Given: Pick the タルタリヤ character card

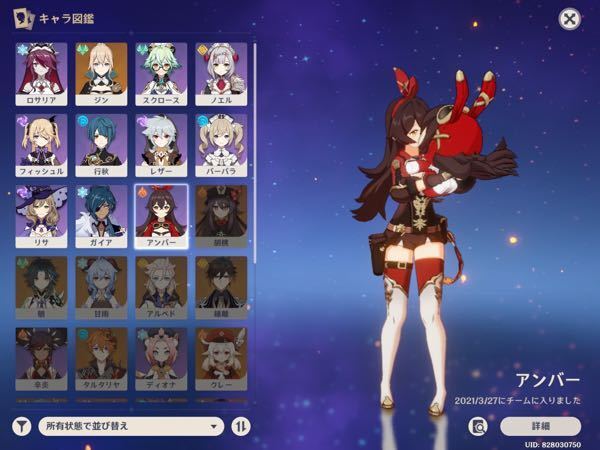Looking at the screenshot, I should click(x=101, y=358).
